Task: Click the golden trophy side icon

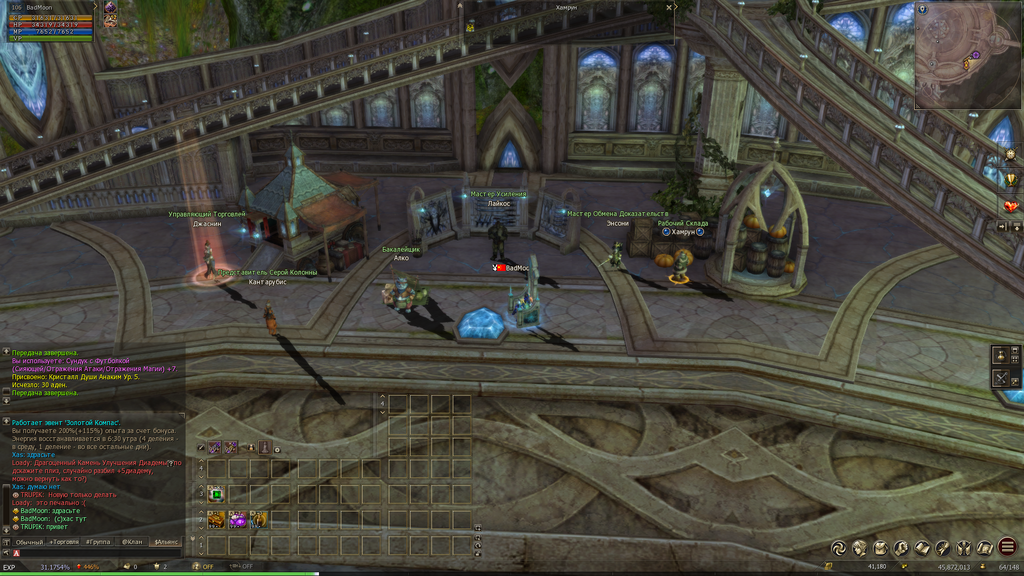Action: 1010,180
